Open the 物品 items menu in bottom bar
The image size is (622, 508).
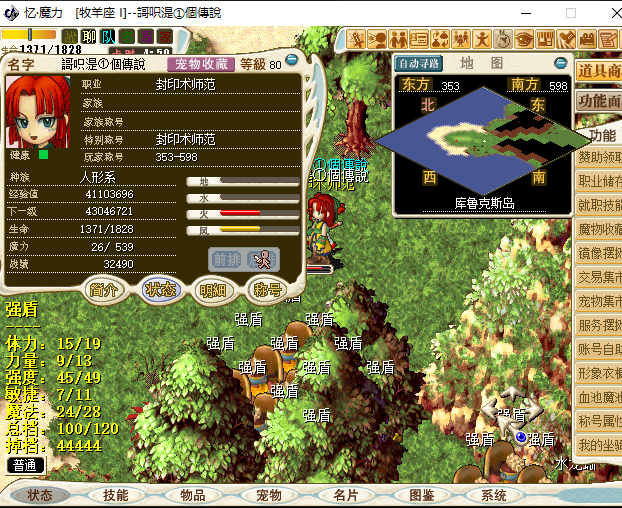193,495
